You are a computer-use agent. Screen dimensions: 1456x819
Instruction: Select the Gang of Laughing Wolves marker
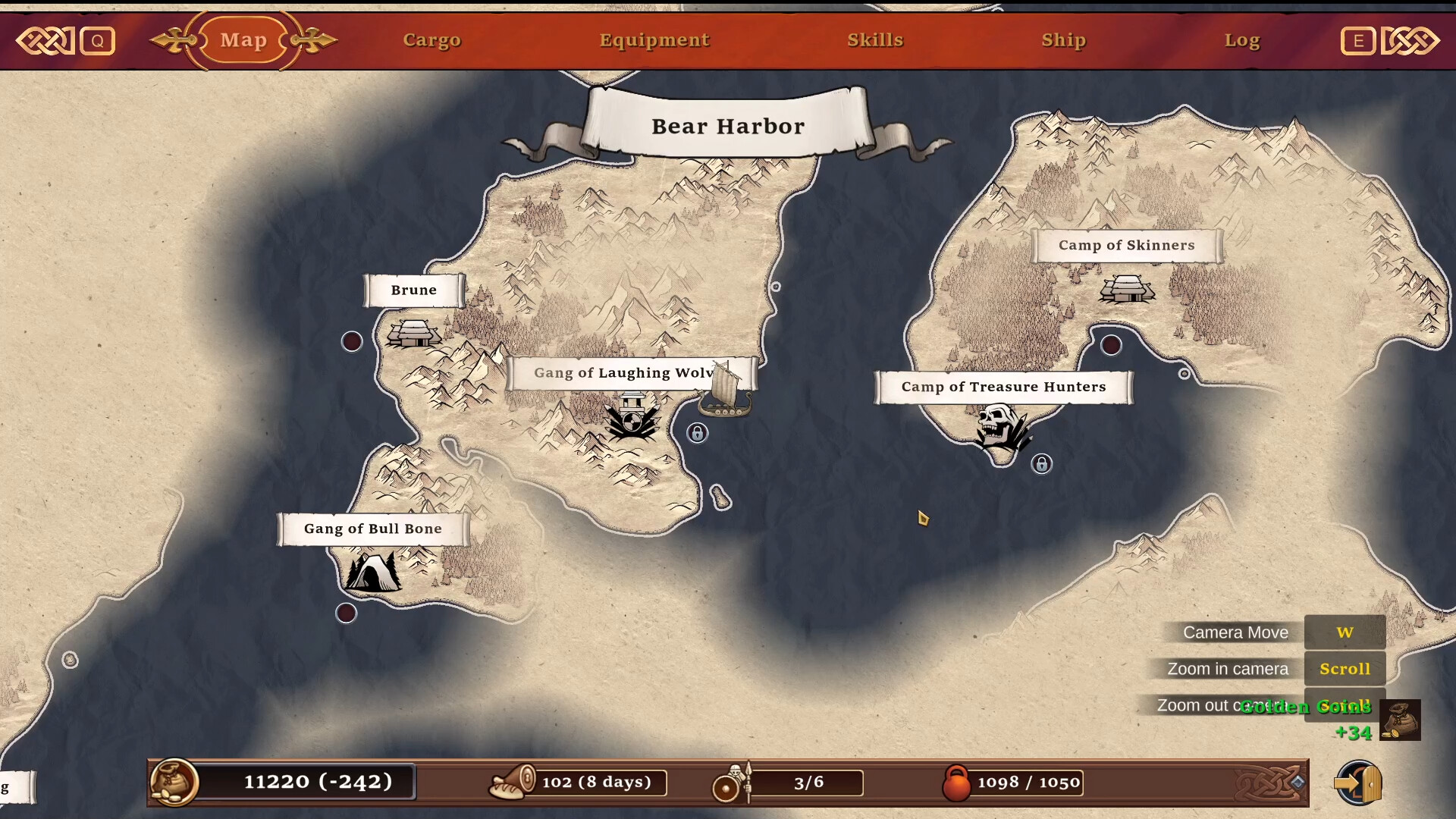(x=632, y=416)
